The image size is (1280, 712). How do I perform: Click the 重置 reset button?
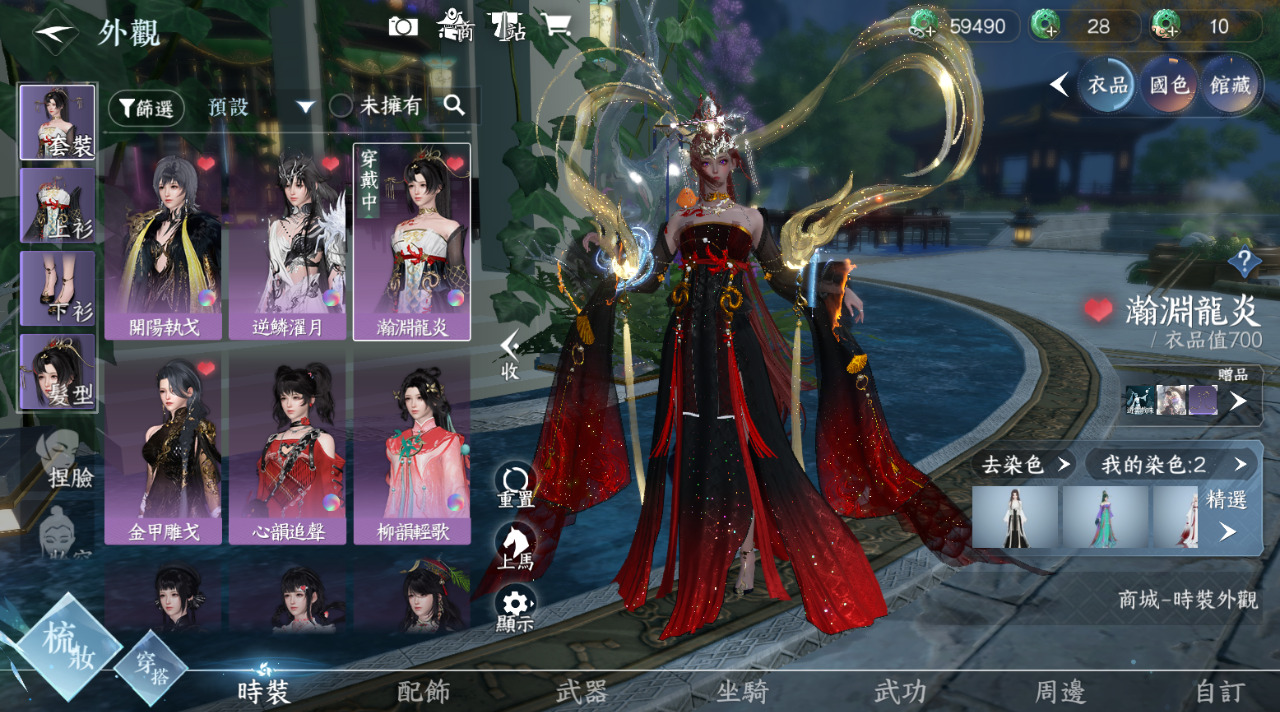(x=515, y=484)
